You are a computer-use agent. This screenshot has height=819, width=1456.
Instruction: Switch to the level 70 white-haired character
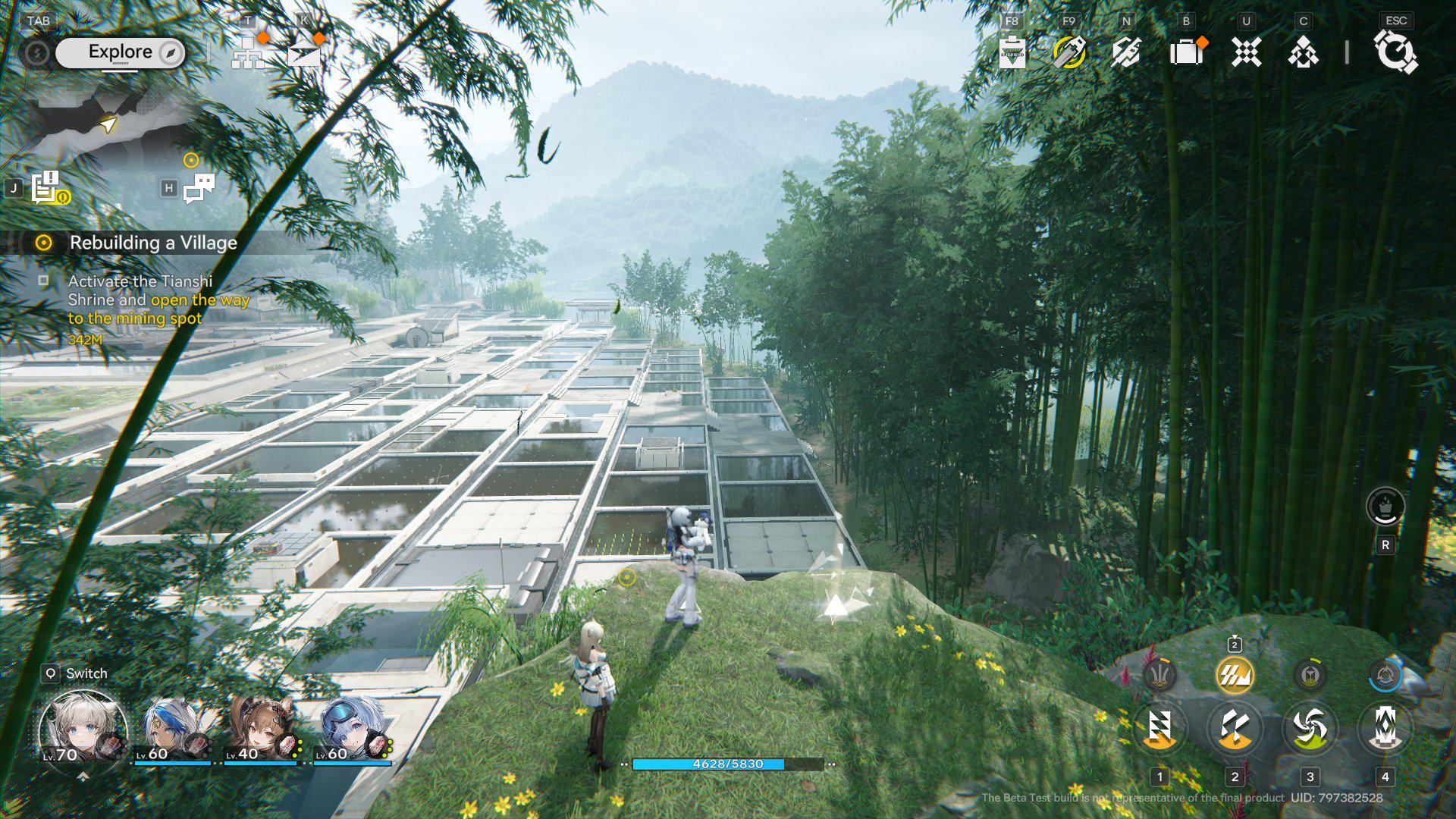[x=83, y=728]
